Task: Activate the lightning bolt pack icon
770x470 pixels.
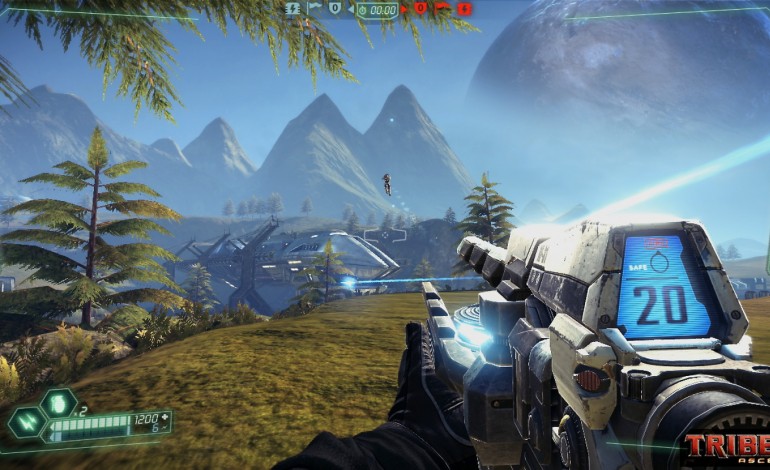Action: pyautogui.click(x=25, y=422)
